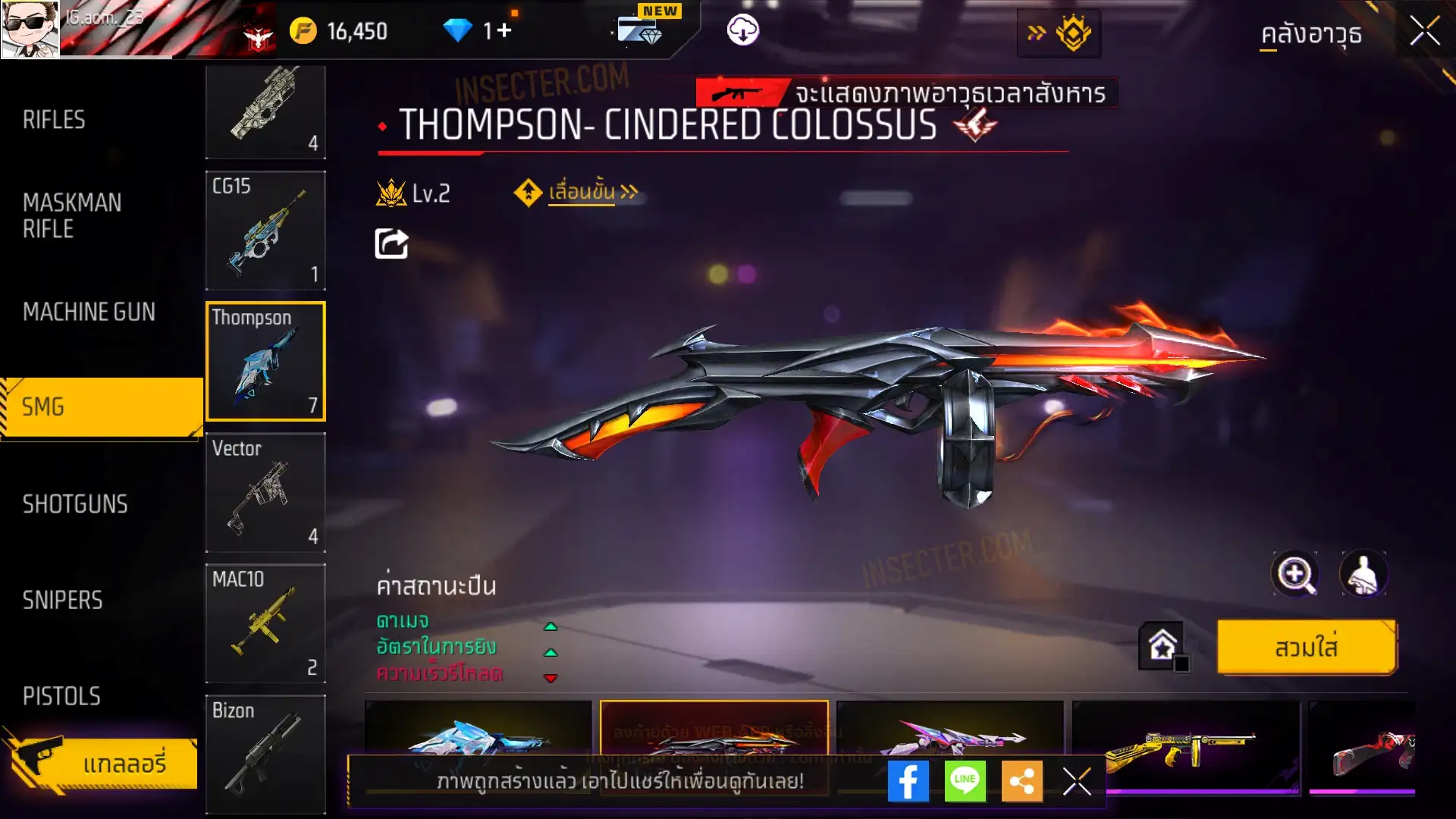Share the image to Facebook

coord(908,781)
